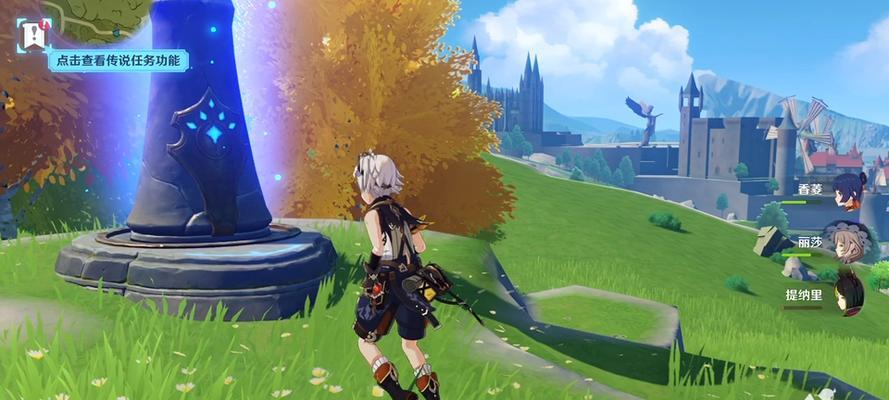This screenshot has width=889, height=400.
Task: Open the highlighted quest icon with exclamation mark
Action: click(x=33, y=35)
